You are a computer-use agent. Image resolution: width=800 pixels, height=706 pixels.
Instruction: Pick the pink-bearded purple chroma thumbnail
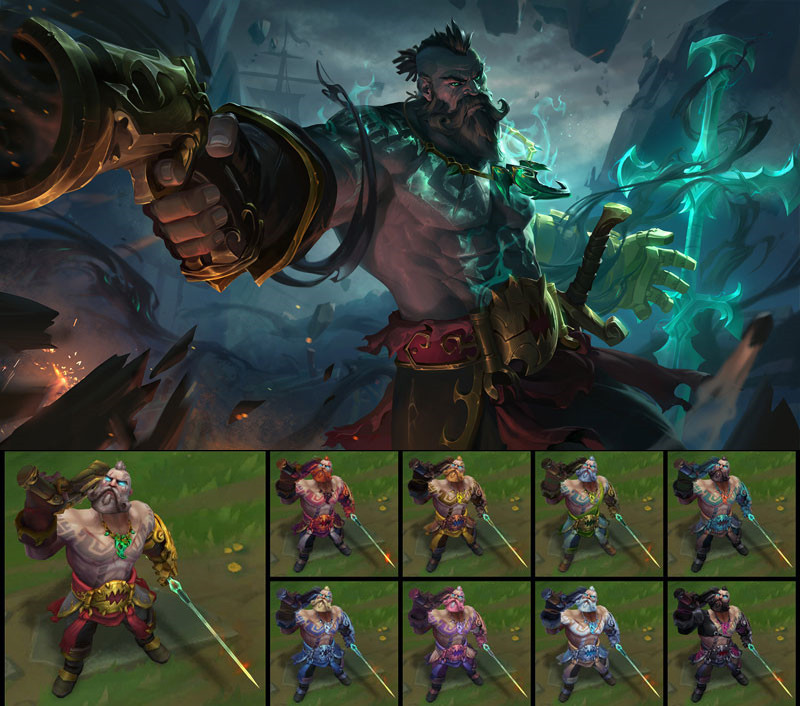click(x=466, y=641)
